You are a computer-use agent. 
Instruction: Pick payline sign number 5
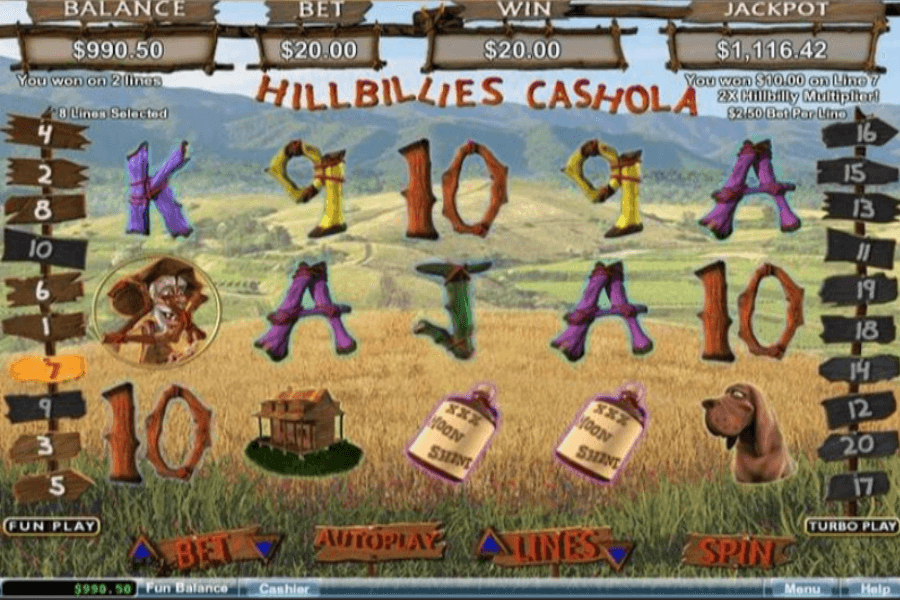point(50,486)
